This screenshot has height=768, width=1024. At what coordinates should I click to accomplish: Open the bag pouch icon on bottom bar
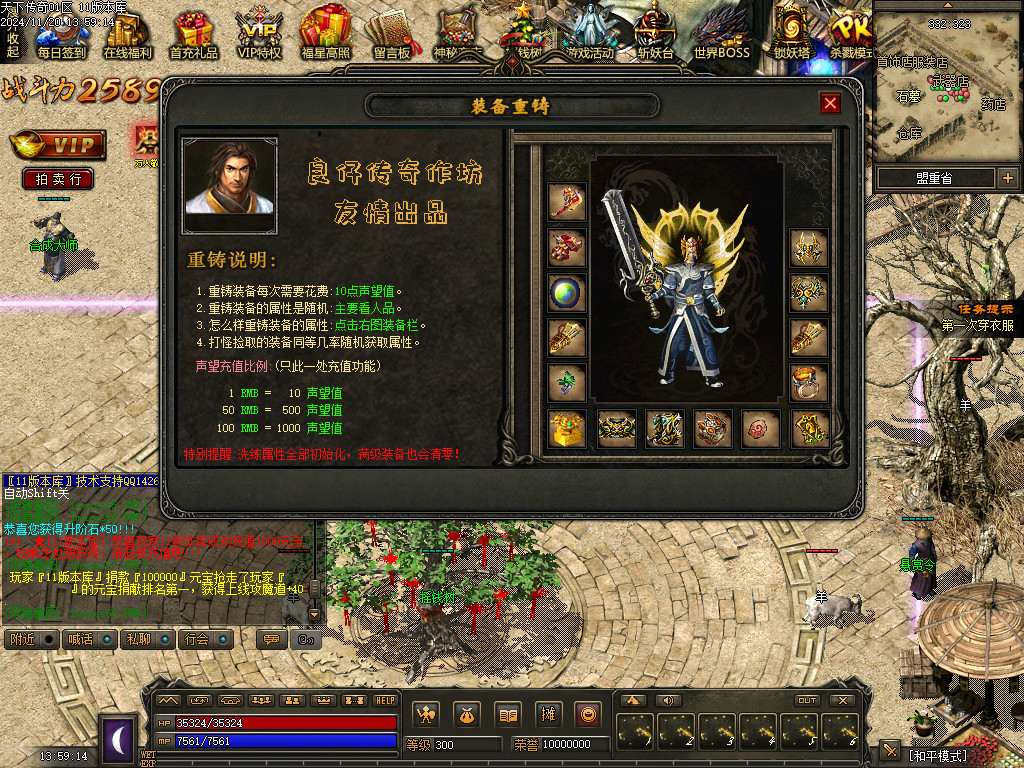pyautogui.click(x=467, y=714)
